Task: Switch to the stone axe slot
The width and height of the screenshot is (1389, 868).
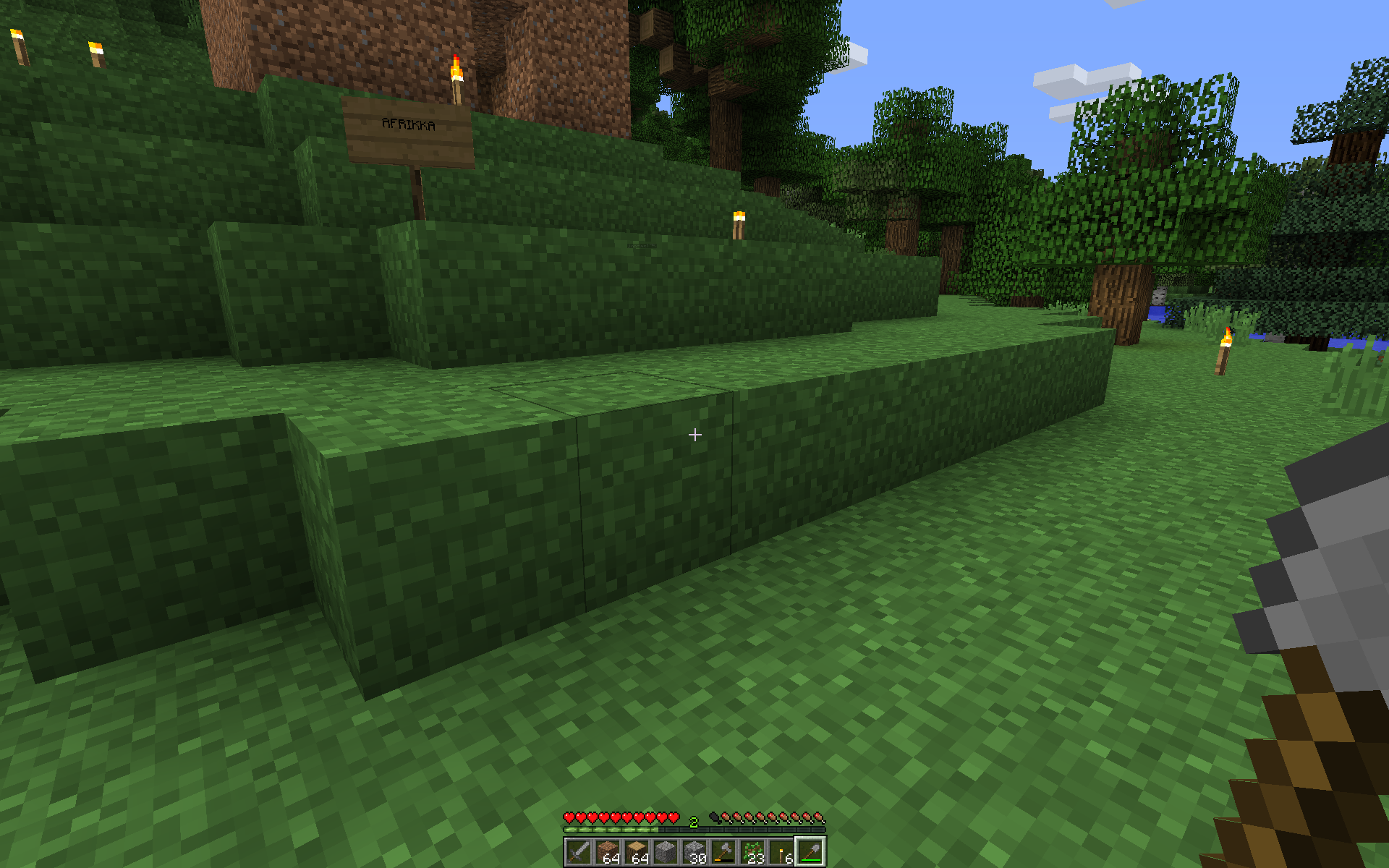Action: pos(723,852)
